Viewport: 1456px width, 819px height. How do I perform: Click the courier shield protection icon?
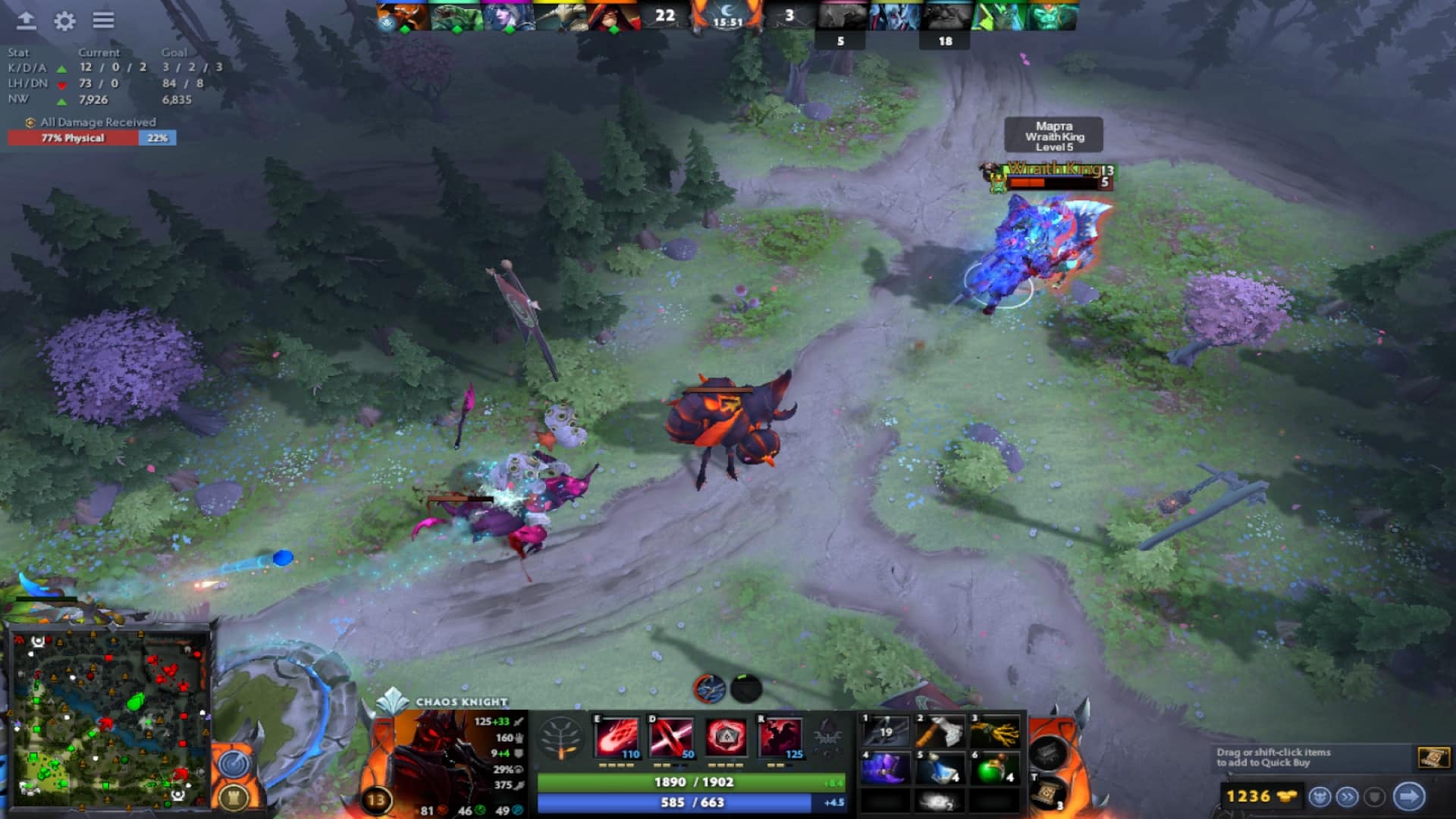pos(1373,797)
